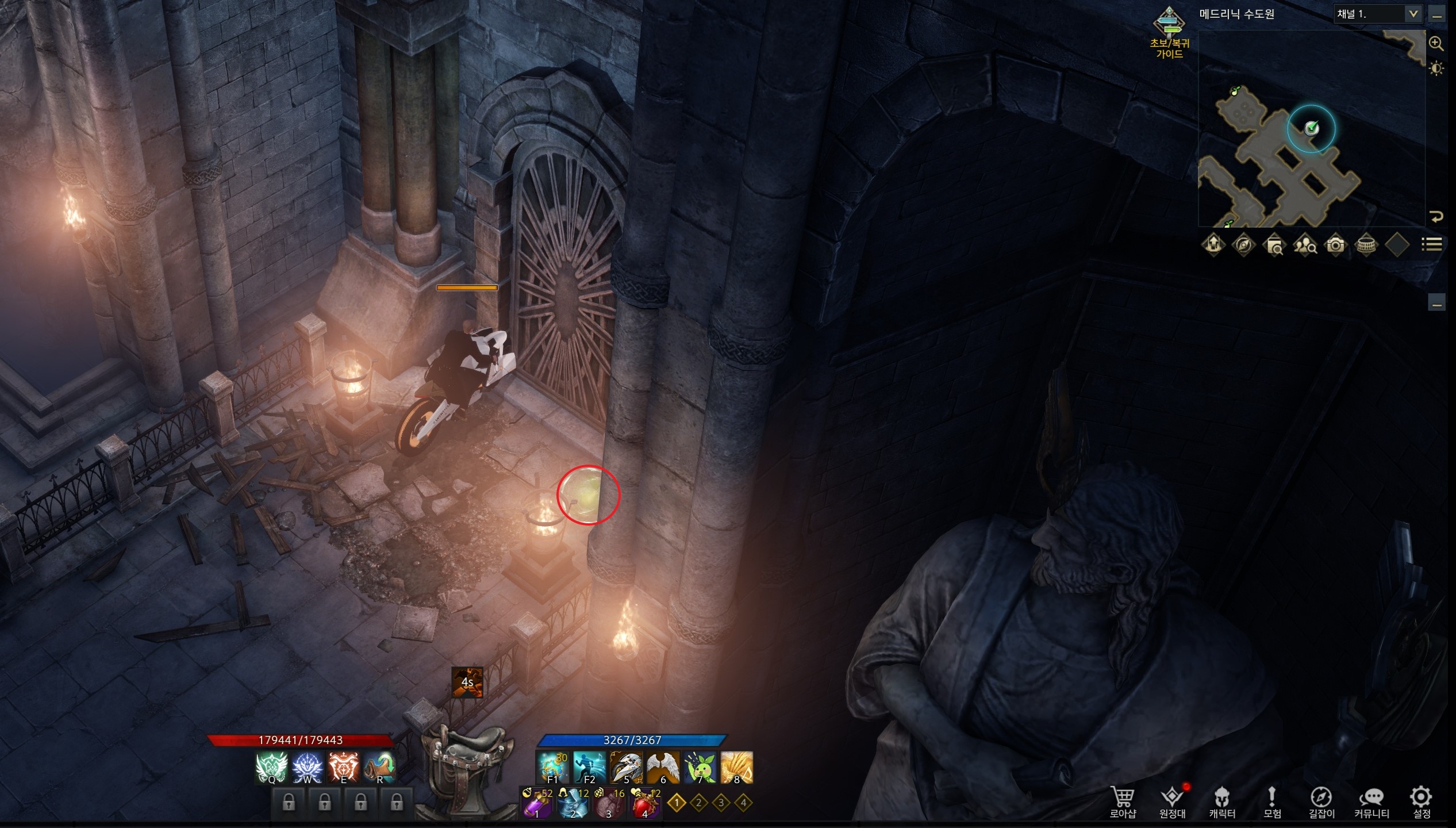Viewport: 1456px width, 828px height.
Task: Expand the 채널 1 channel dropdown
Action: (x=1413, y=14)
